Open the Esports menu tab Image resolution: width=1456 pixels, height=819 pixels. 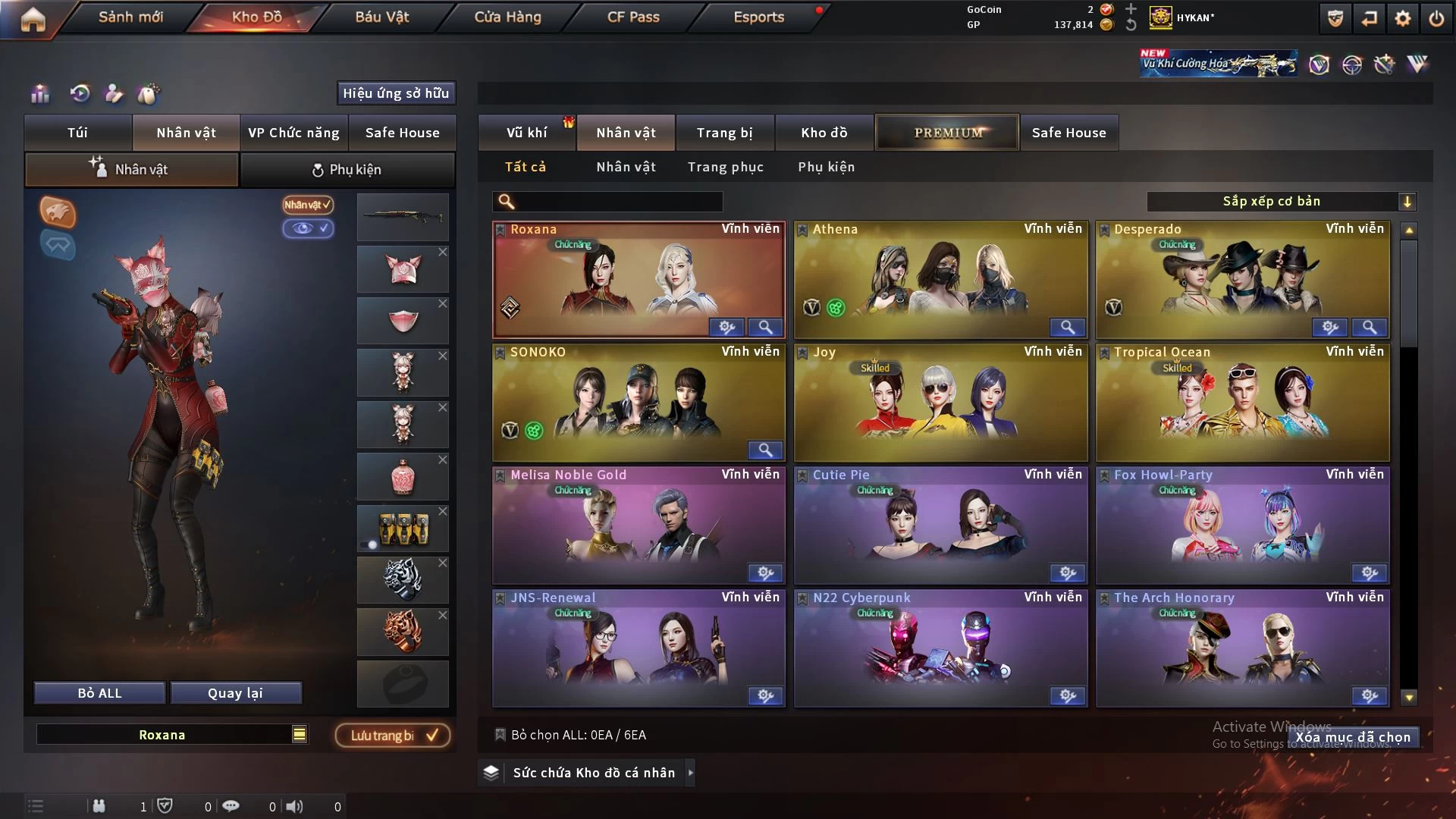pyautogui.click(x=758, y=17)
